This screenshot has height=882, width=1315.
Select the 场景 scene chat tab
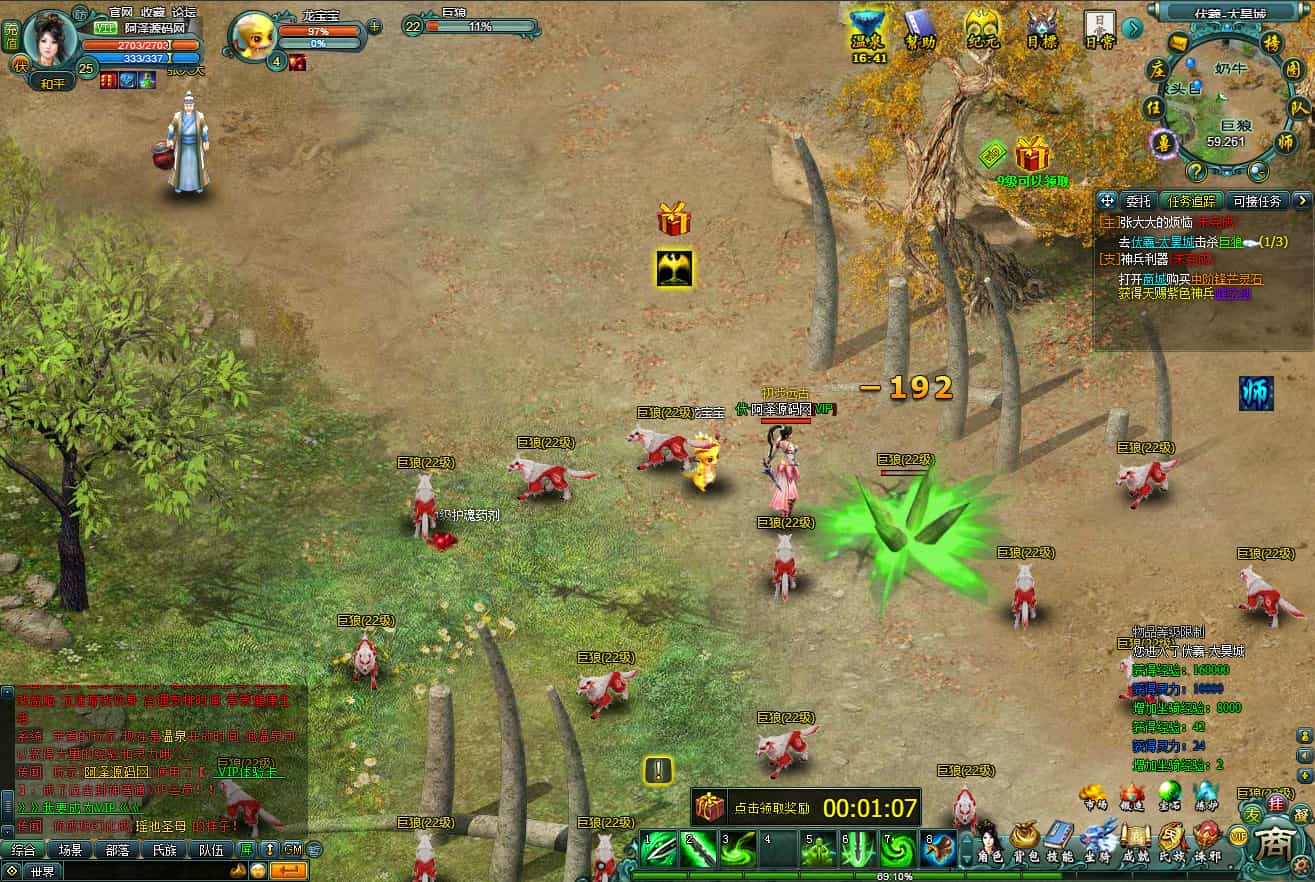[70, 850]
